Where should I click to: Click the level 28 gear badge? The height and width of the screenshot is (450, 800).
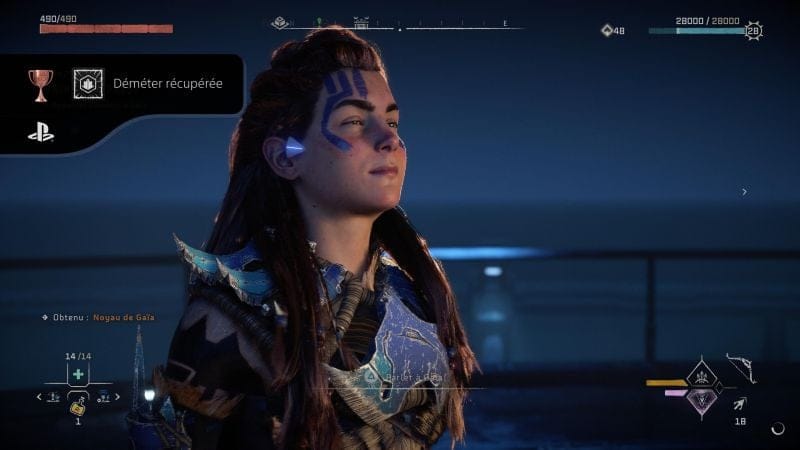[753, 31]
